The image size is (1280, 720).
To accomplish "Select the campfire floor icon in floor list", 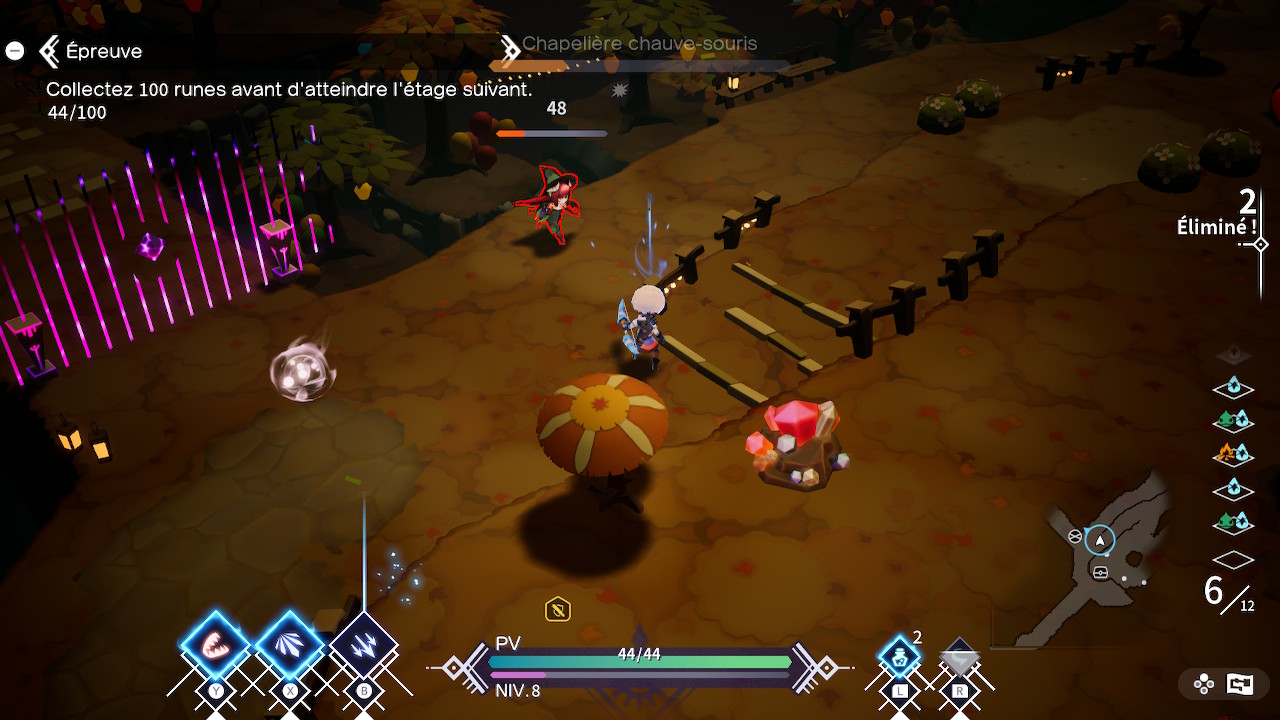I will (1233, 454).
